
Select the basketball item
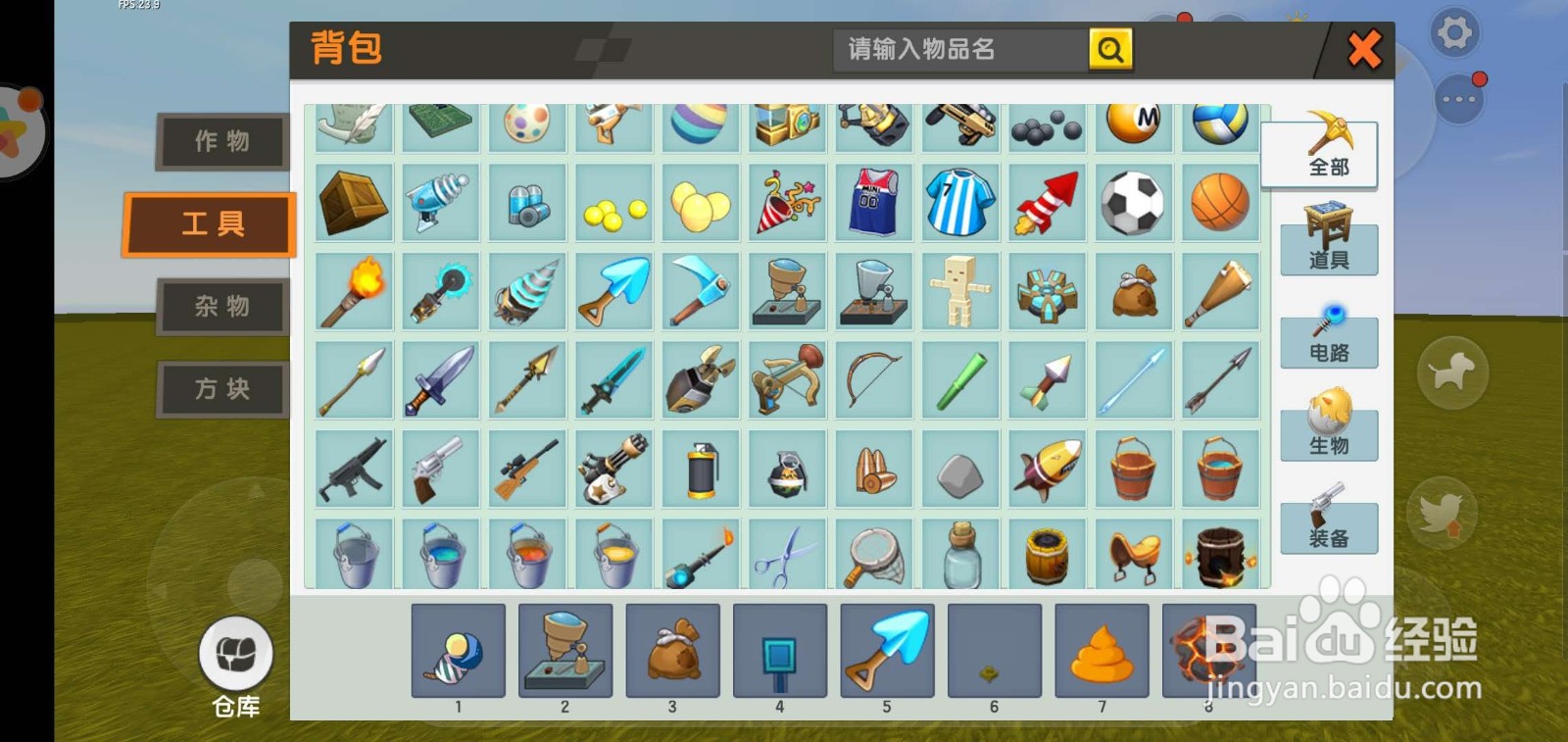click(x=1218, y=201)
